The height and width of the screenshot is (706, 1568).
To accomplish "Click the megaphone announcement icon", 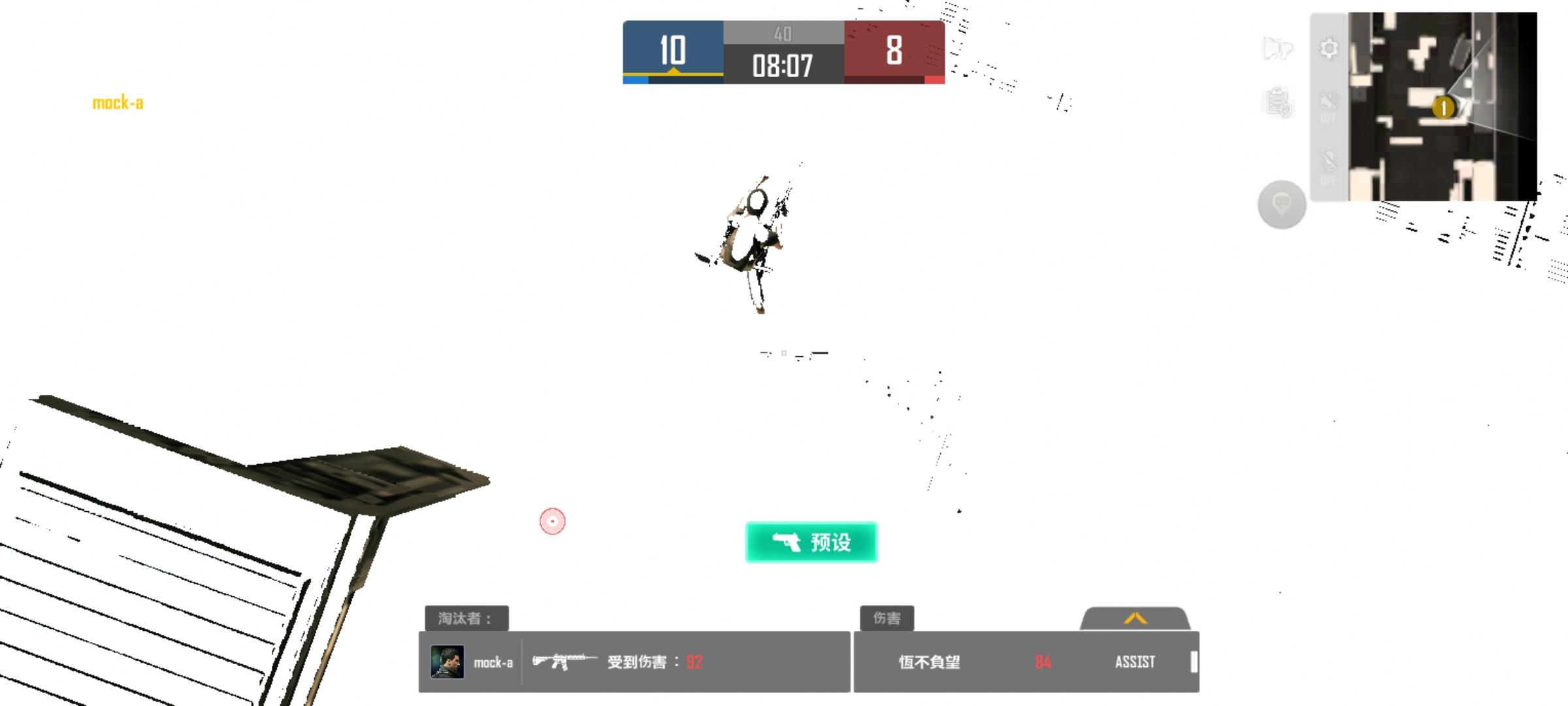I will coord(1278,49).
